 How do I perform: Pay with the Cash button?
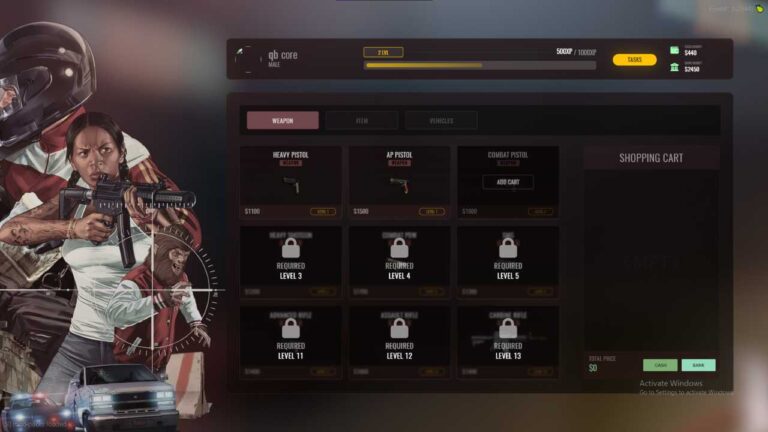(660, 365)
